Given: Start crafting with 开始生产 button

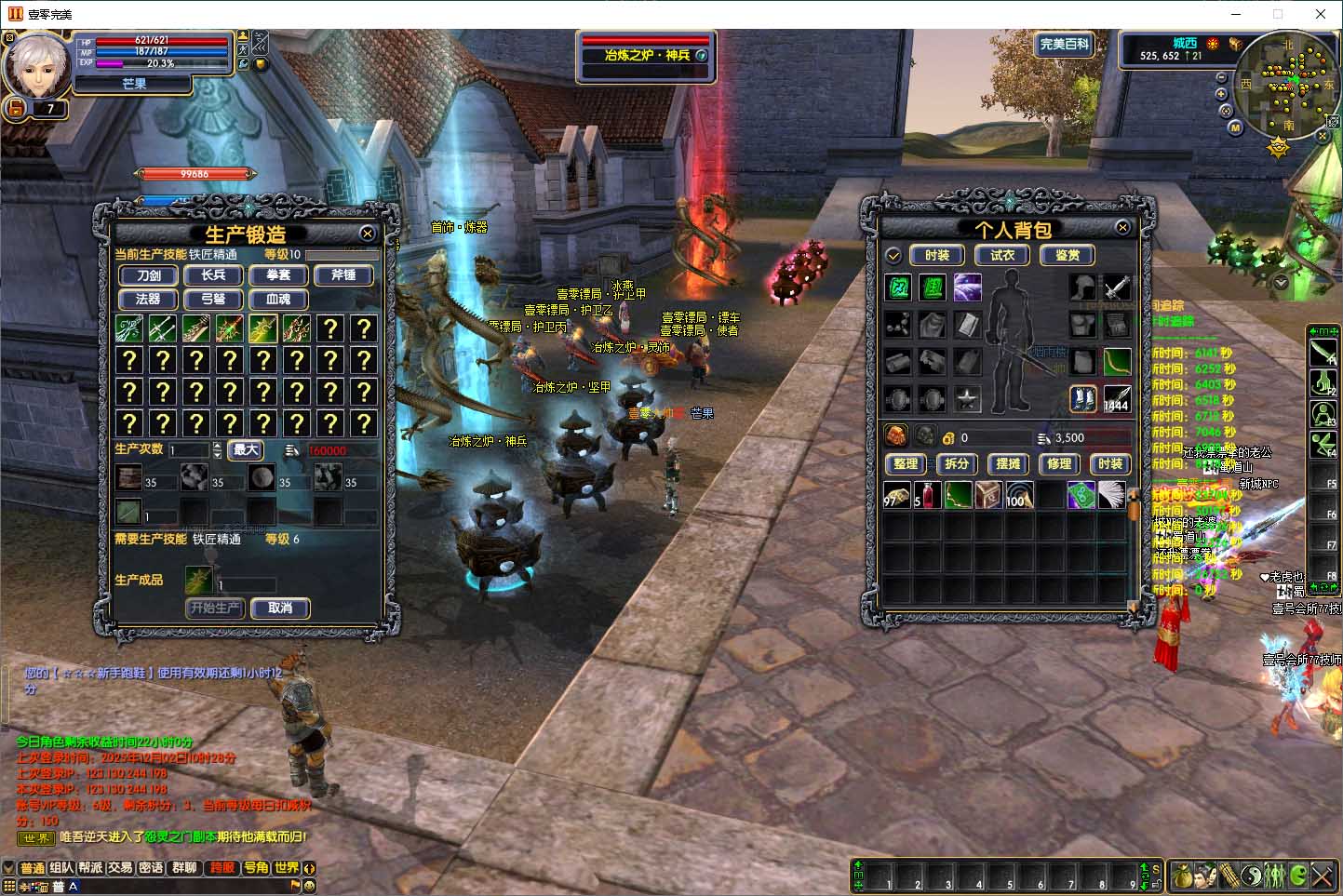Looking at the screenshot, I should (215, 608).
